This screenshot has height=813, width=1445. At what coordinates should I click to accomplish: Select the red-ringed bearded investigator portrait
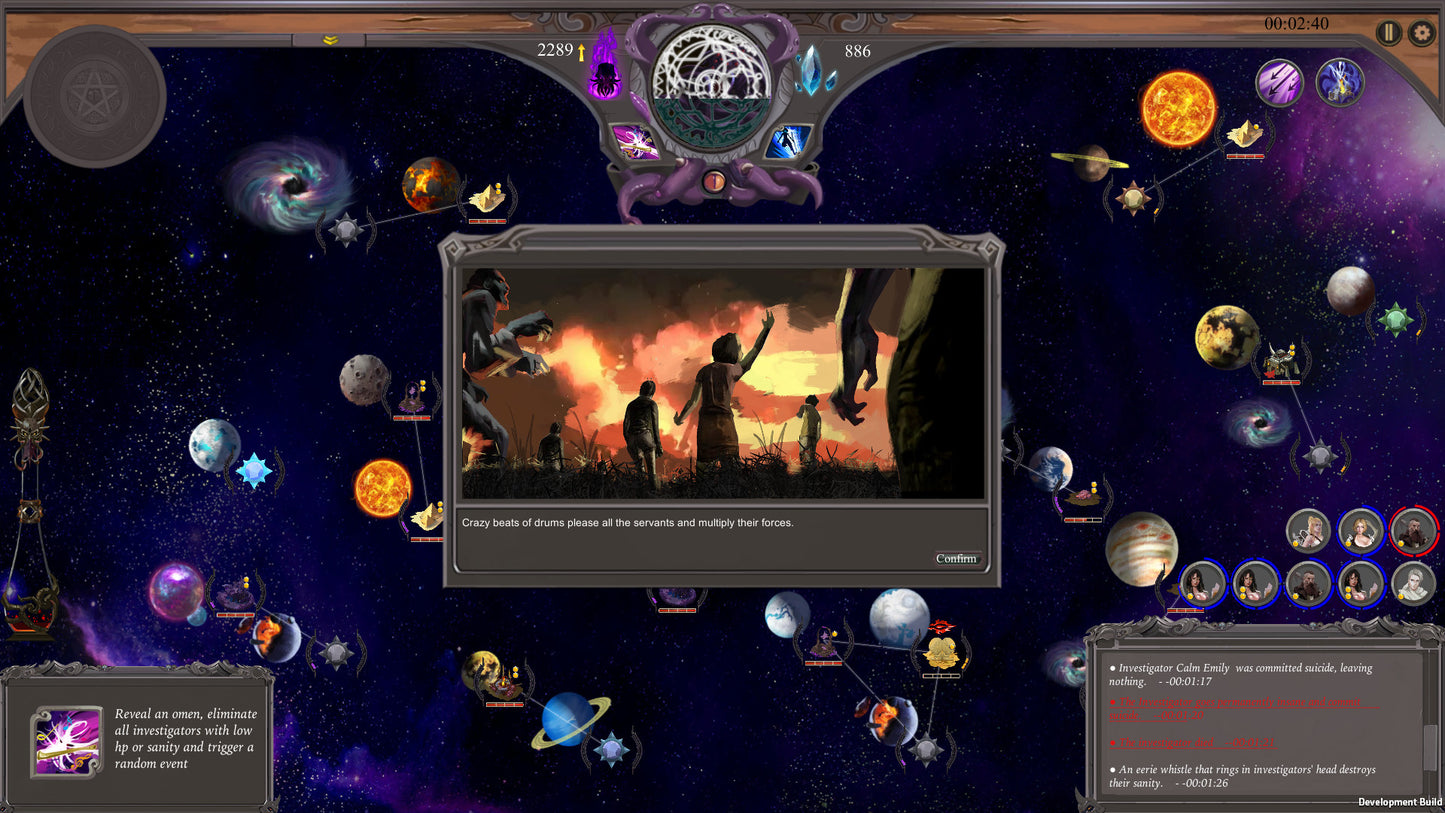1414,531
